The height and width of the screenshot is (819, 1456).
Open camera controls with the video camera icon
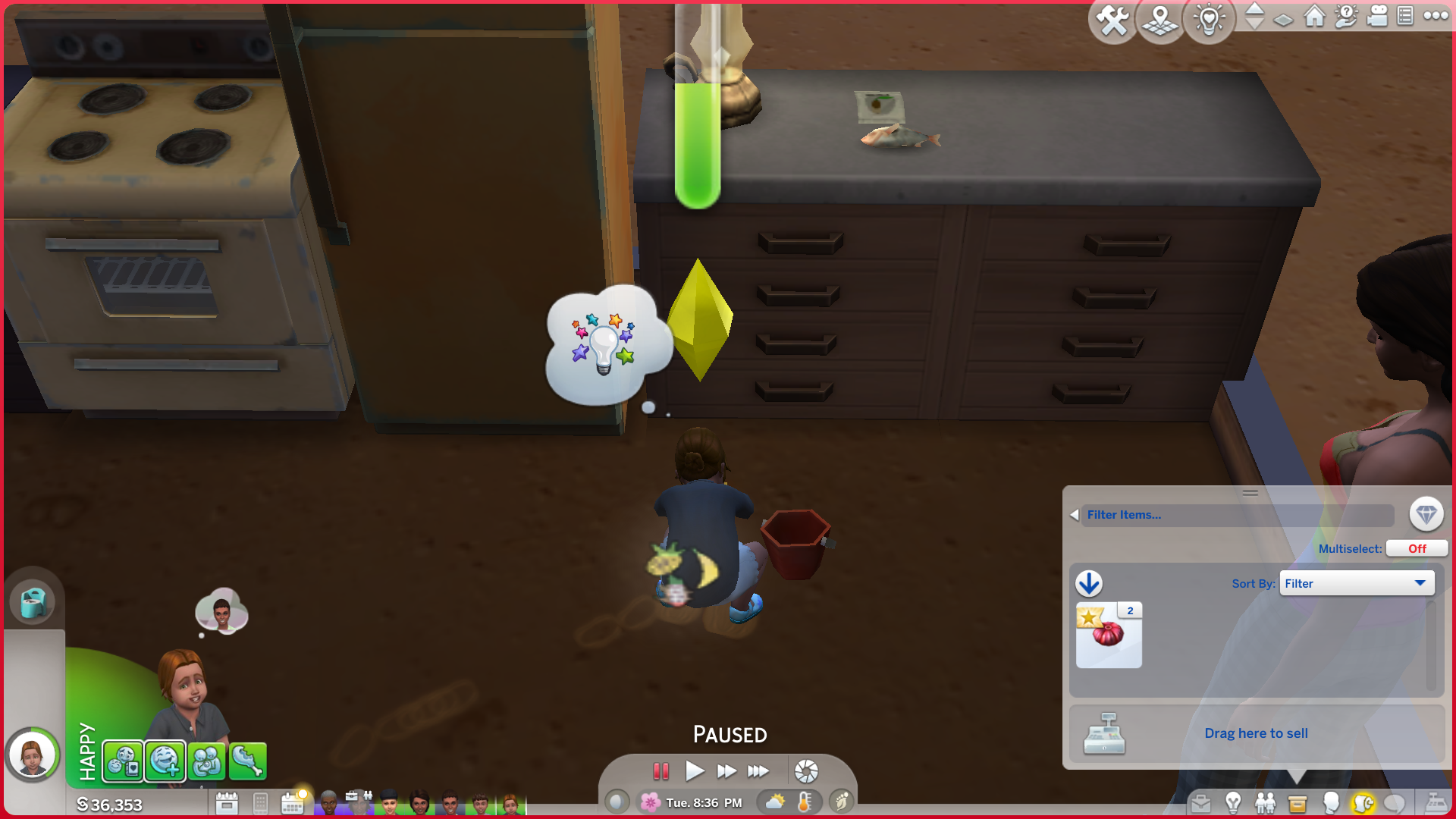pos(1376,16)
